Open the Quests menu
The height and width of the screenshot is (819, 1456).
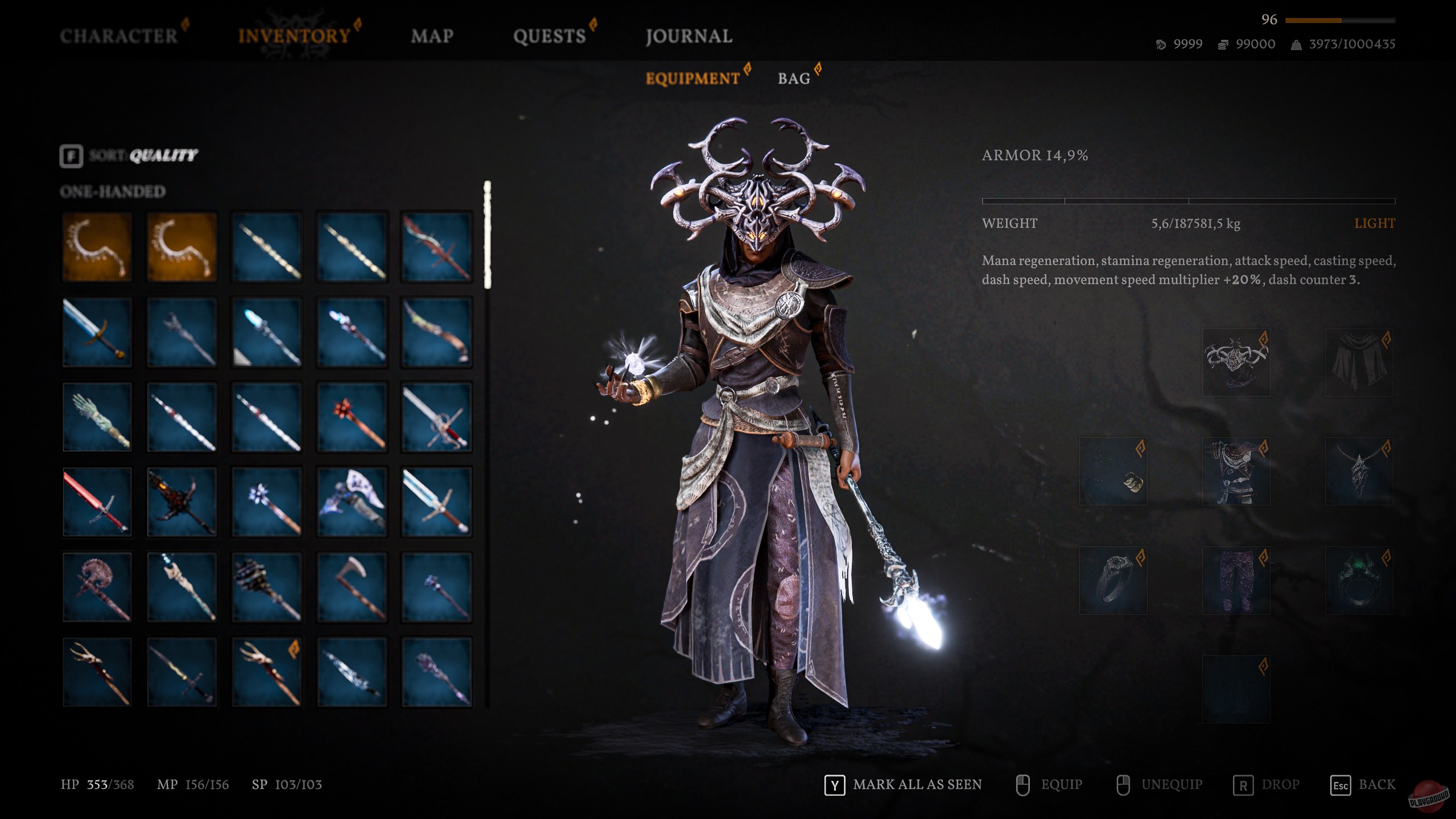(x=548, y=36)
